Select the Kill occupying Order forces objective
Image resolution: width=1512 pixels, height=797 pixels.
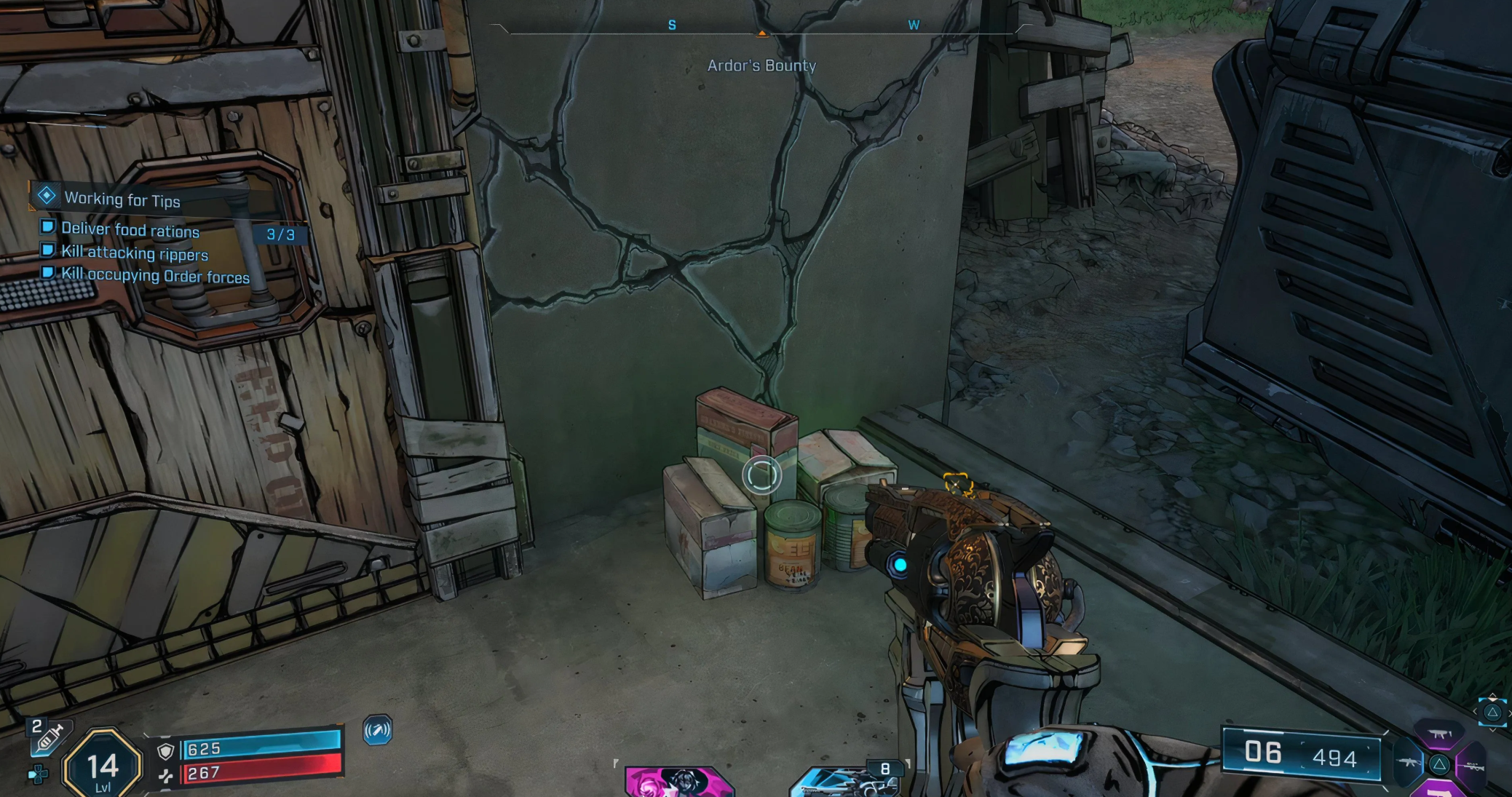154,276
